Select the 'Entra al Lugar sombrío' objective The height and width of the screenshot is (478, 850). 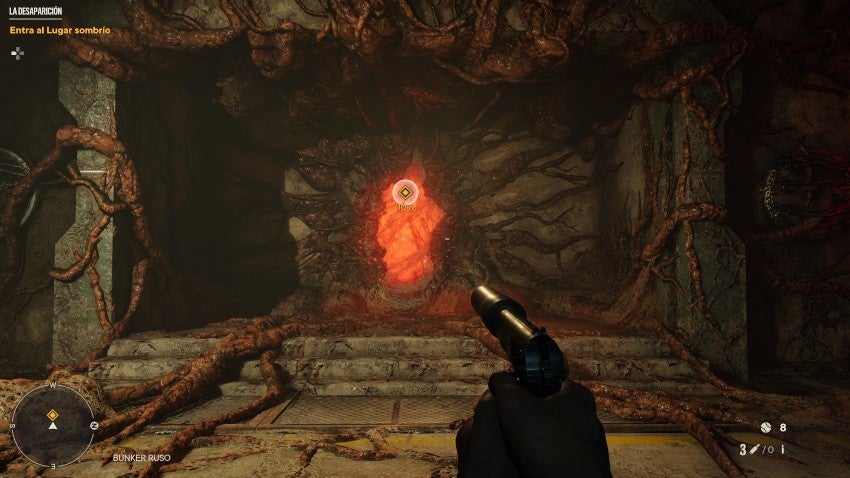pos(60,30)
